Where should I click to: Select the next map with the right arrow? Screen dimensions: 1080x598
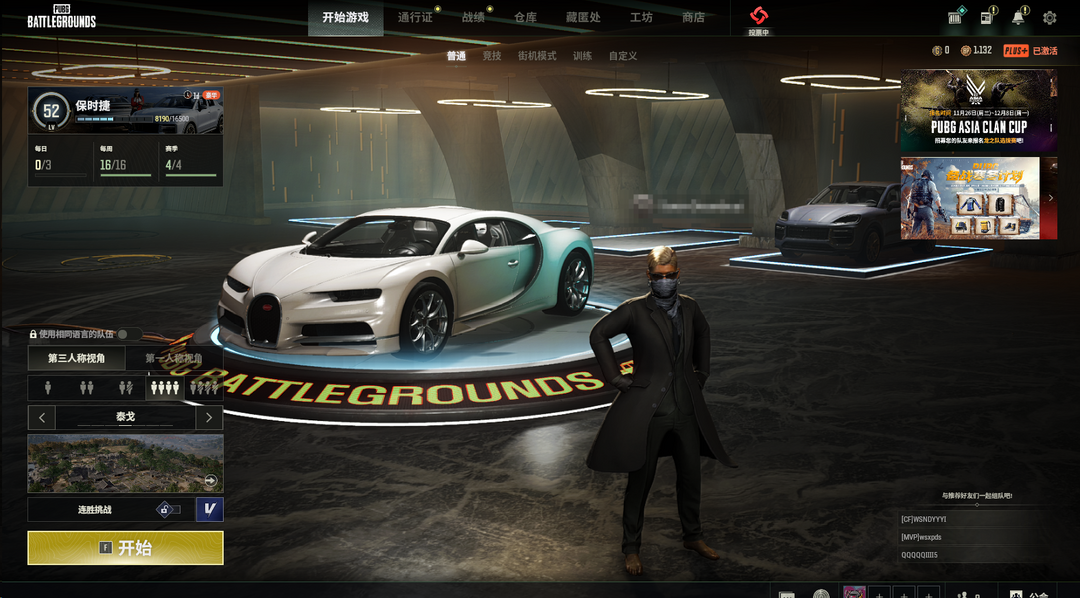point(208,417)
